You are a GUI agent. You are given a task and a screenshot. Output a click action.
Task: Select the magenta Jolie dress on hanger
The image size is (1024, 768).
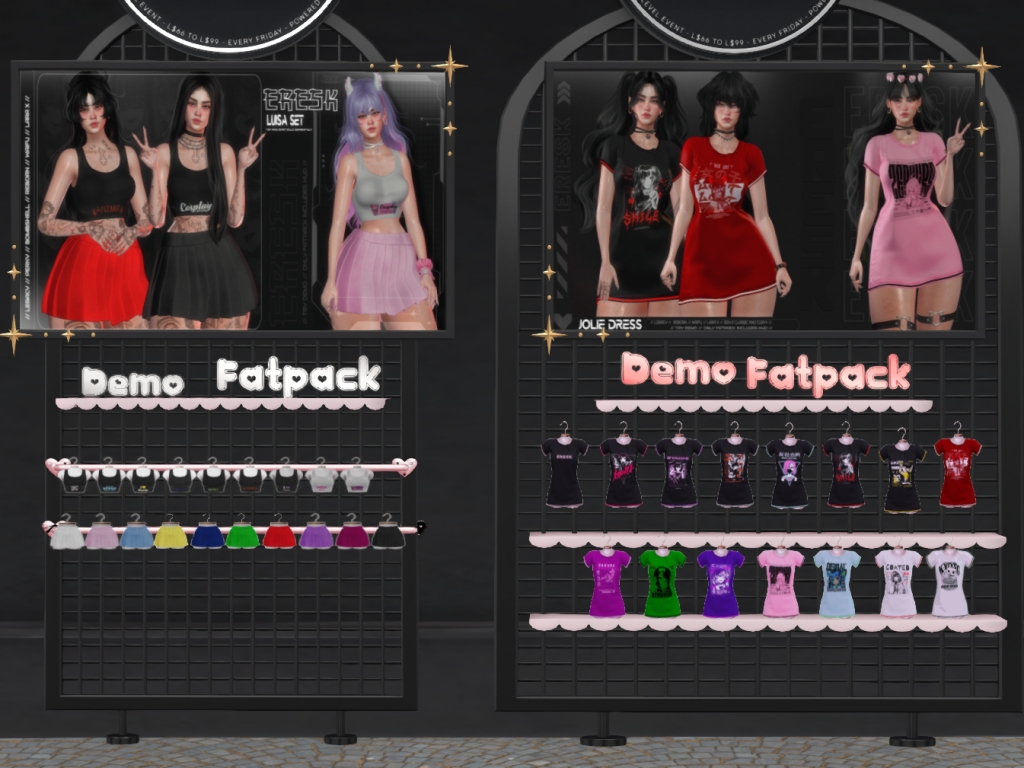click(x=607, y=582)
